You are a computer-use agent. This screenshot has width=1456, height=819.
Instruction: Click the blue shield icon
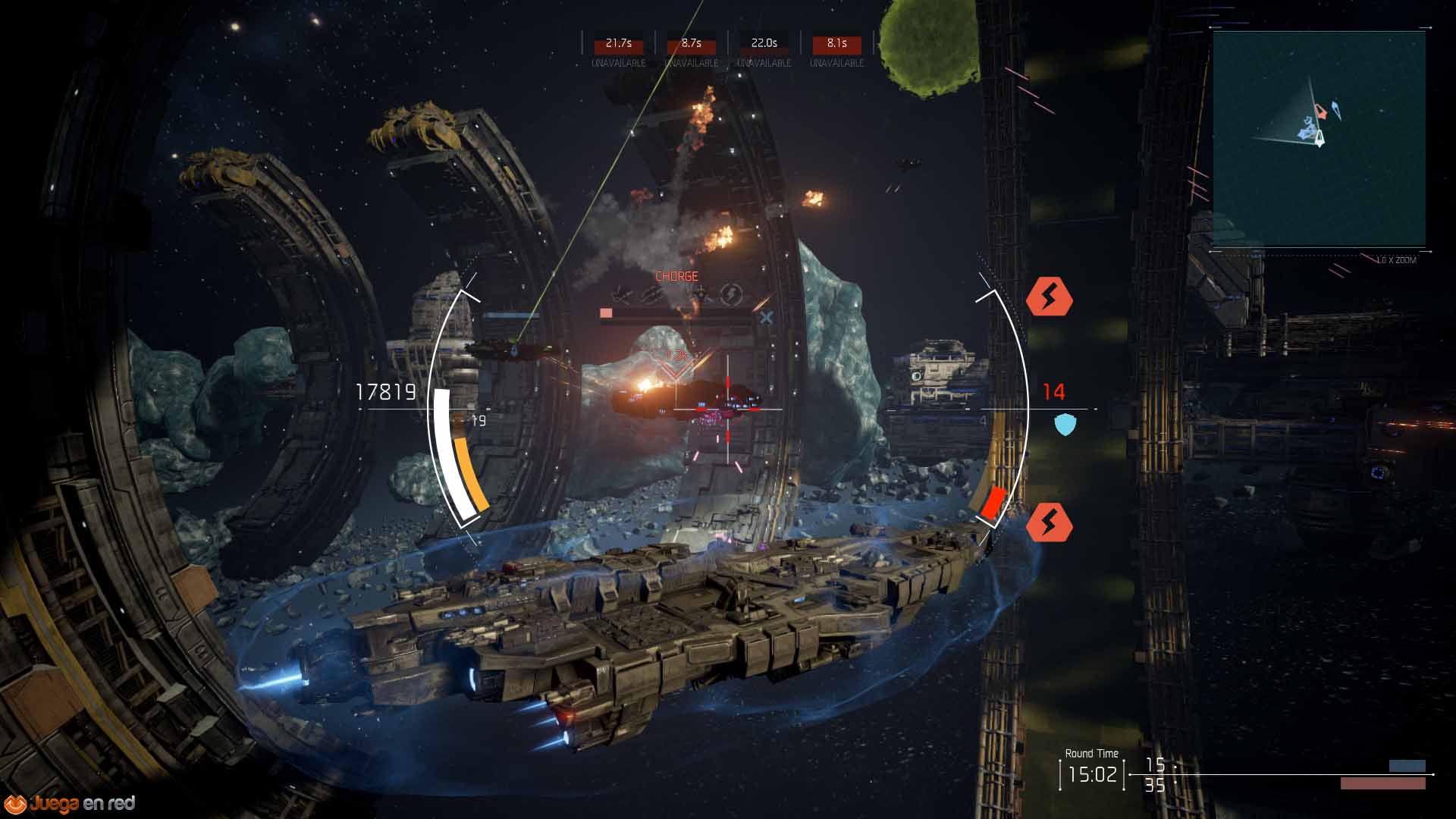point(1065,425)
